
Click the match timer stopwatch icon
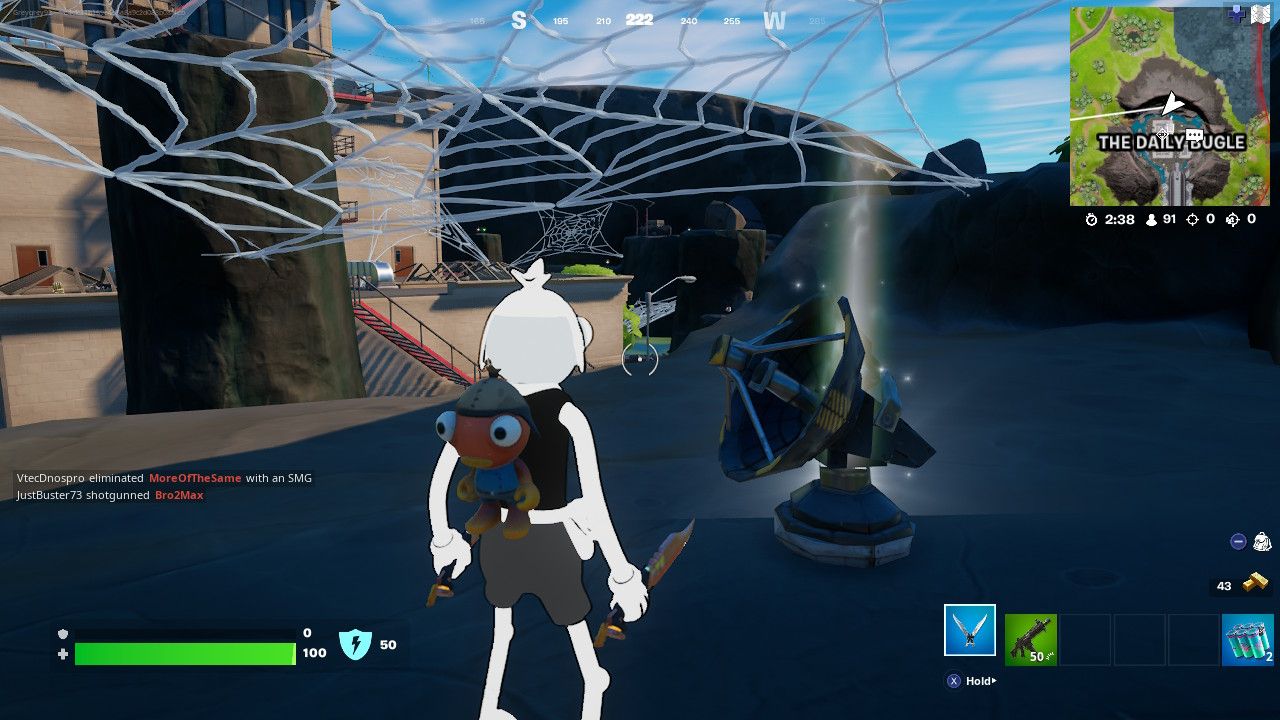pos(1093,220)
